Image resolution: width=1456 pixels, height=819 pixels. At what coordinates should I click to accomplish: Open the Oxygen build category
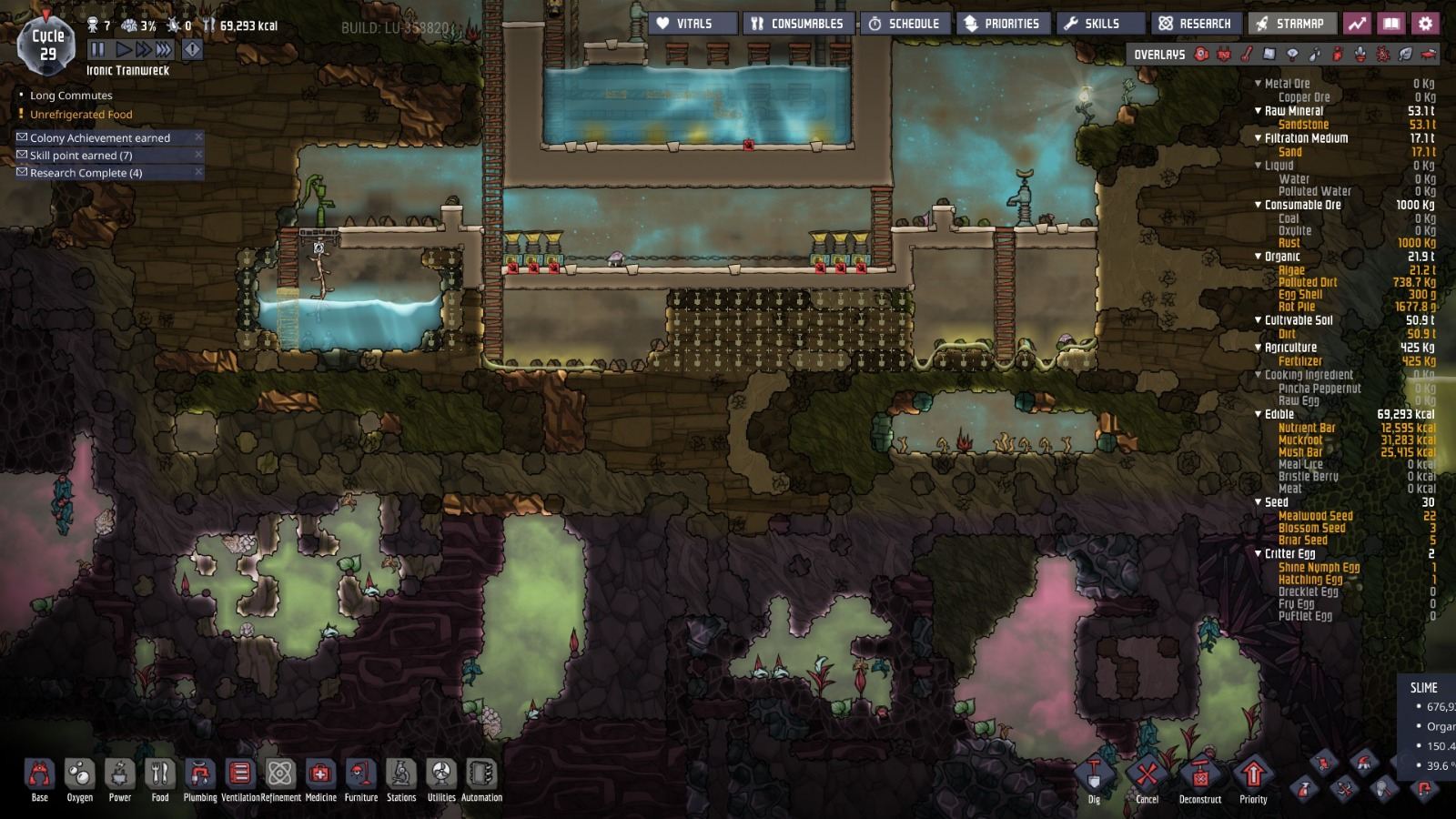pyautogui.click(x=80, y=774)
